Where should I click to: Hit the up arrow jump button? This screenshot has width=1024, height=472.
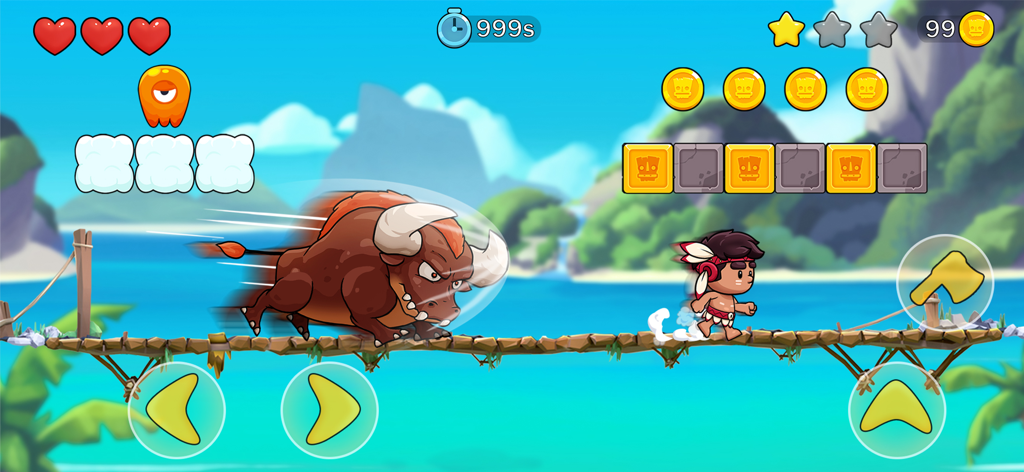(x=896, y=410)
